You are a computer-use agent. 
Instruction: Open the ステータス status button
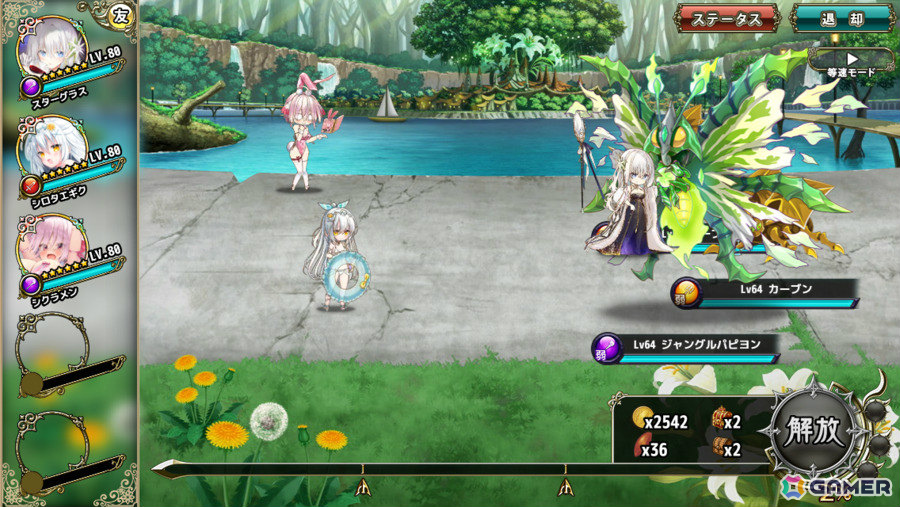(x=727, y=18)
